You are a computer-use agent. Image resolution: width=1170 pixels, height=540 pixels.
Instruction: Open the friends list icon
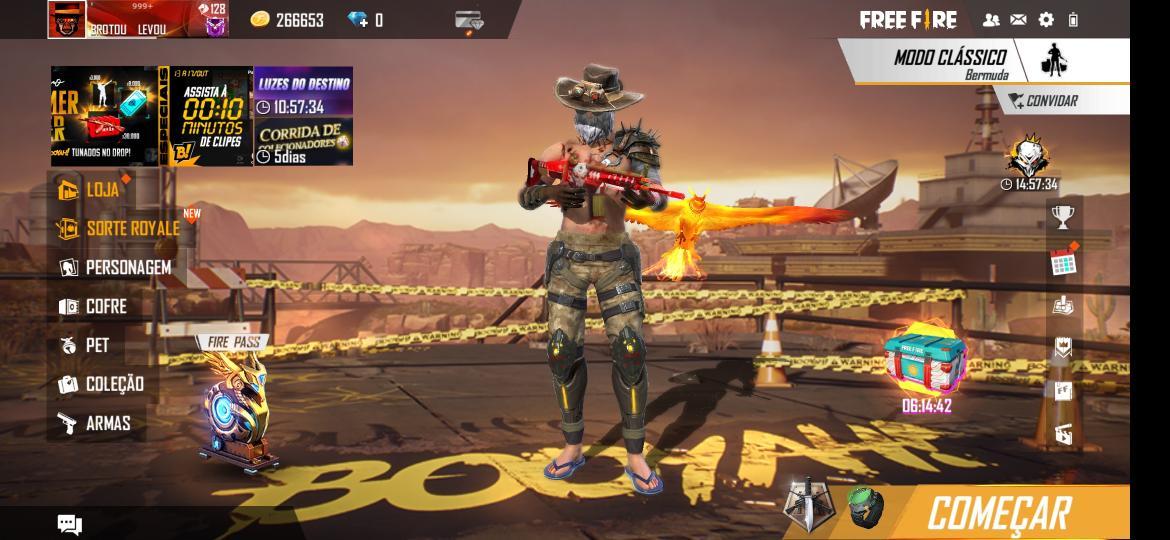coord(991,20)
